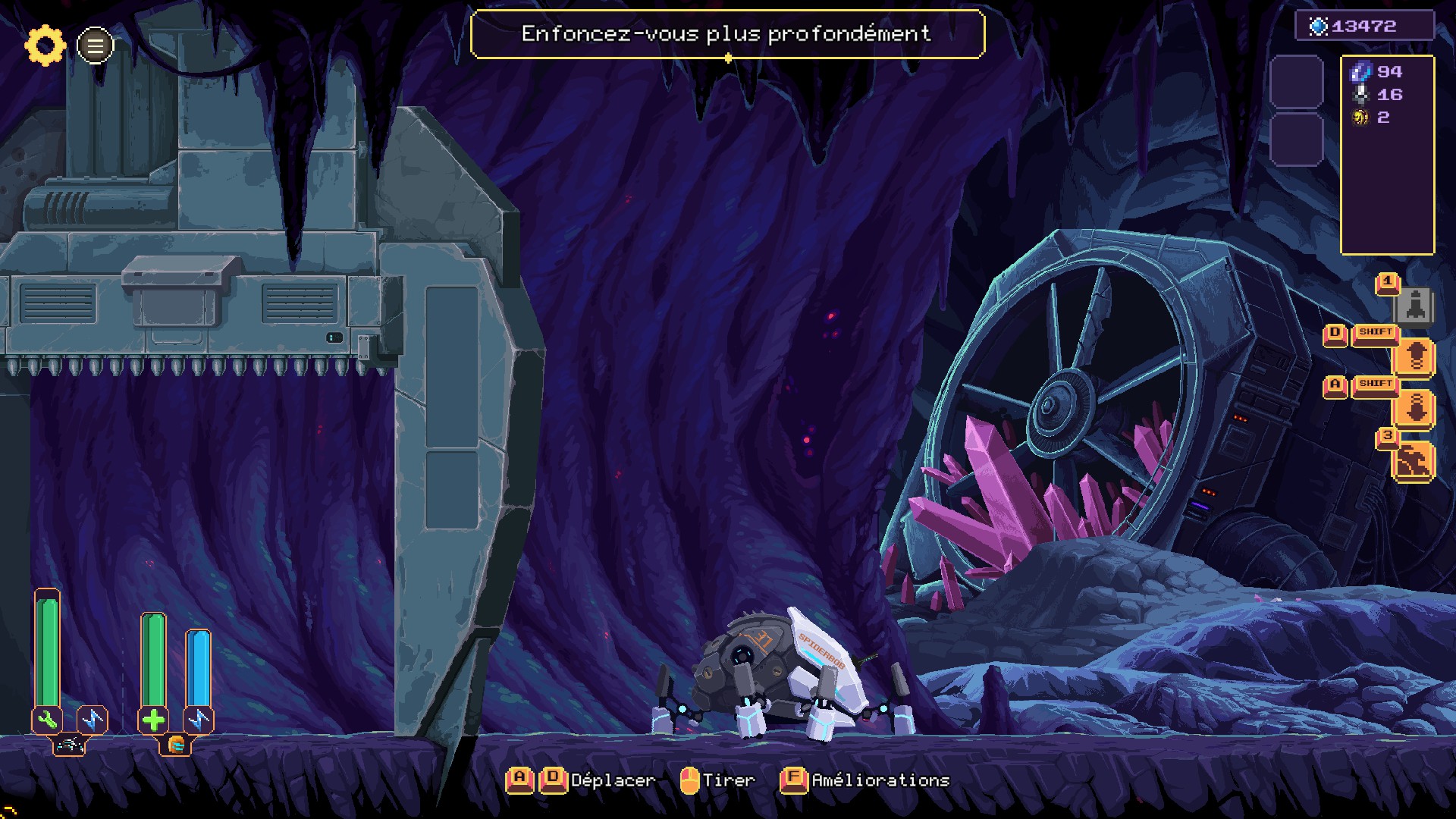Open the round hamburger menu button
Screen dimensions: 1456x819
pyautogui.click(x=96, y=46)
